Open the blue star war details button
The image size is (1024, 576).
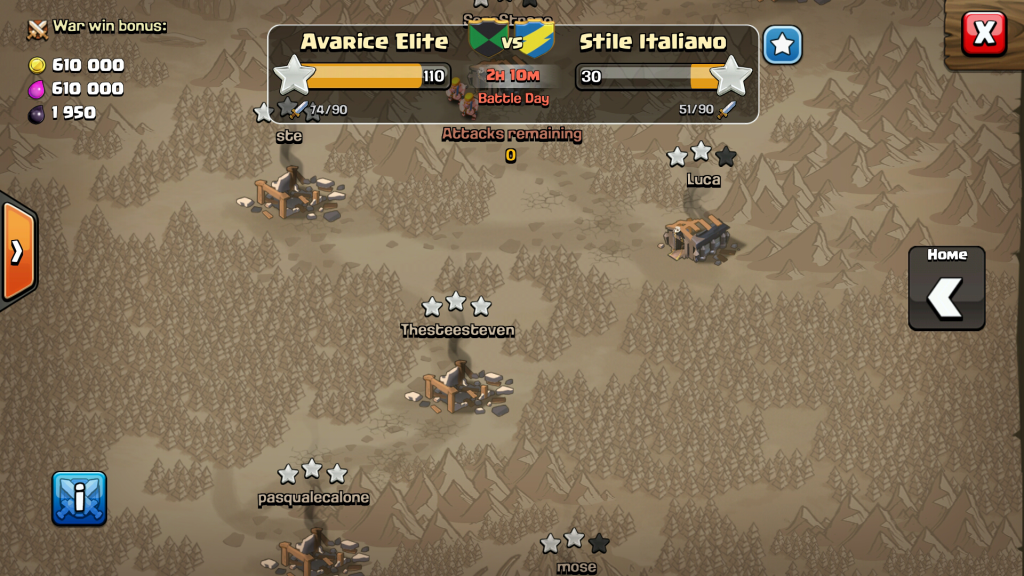pos(783,45)
